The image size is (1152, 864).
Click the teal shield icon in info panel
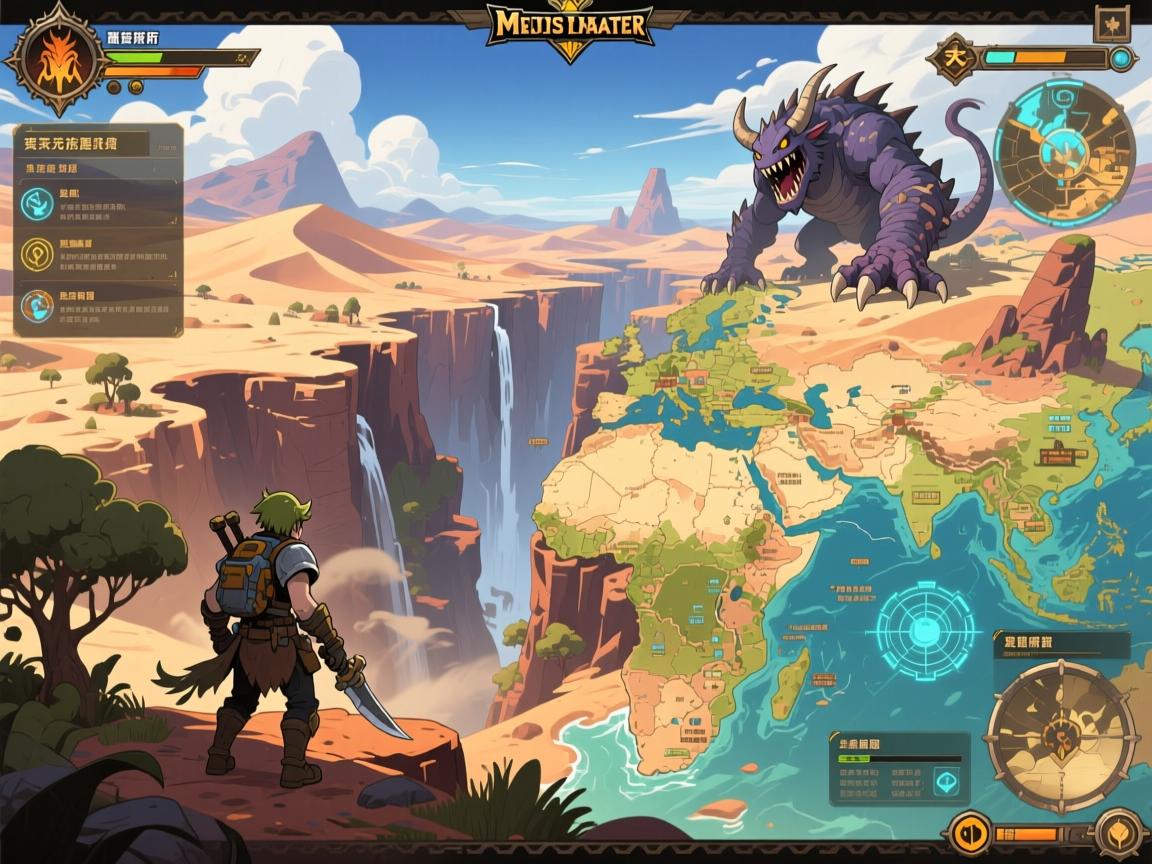click(944, 782)
